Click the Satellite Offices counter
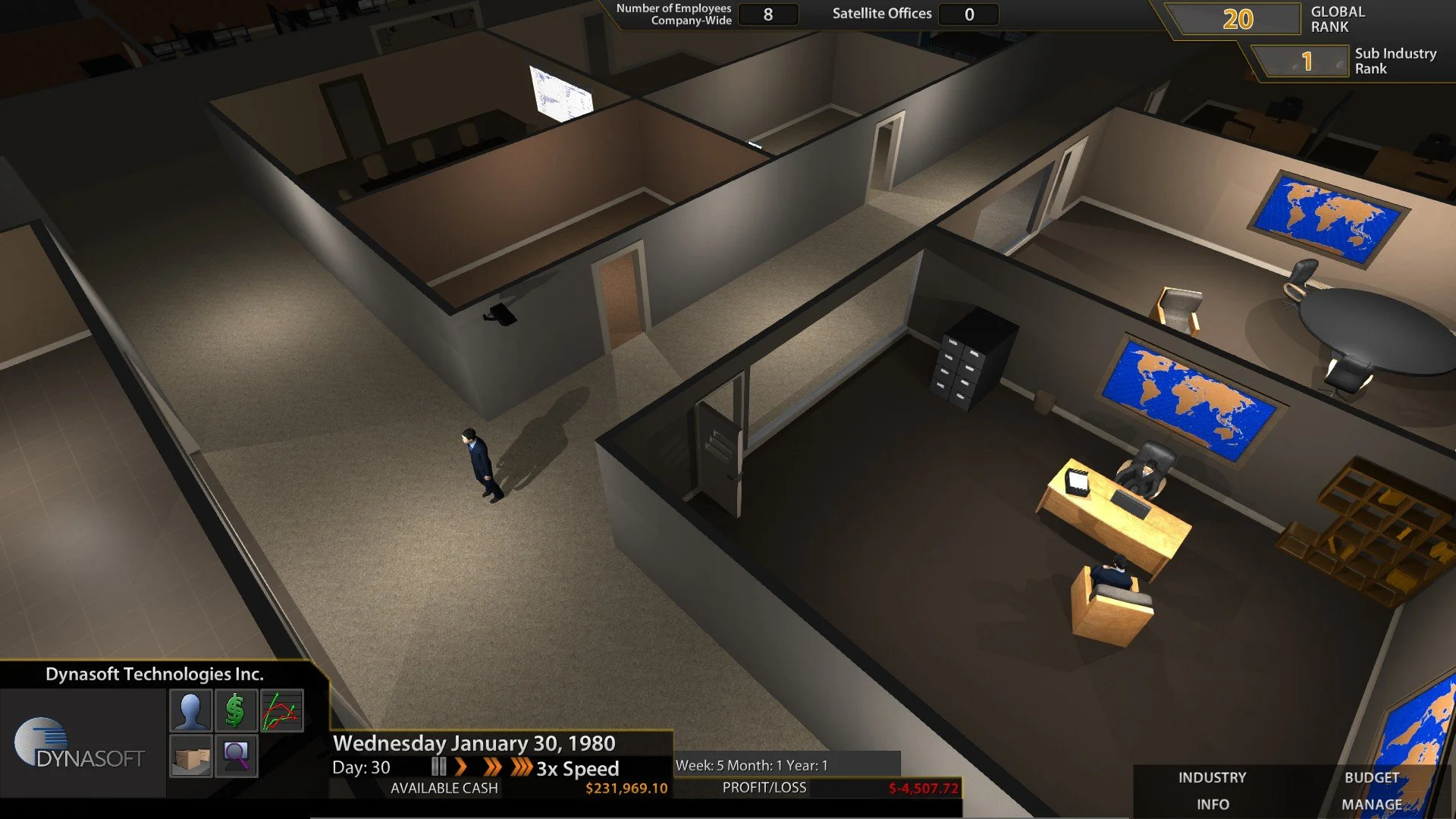 (968, 14)
